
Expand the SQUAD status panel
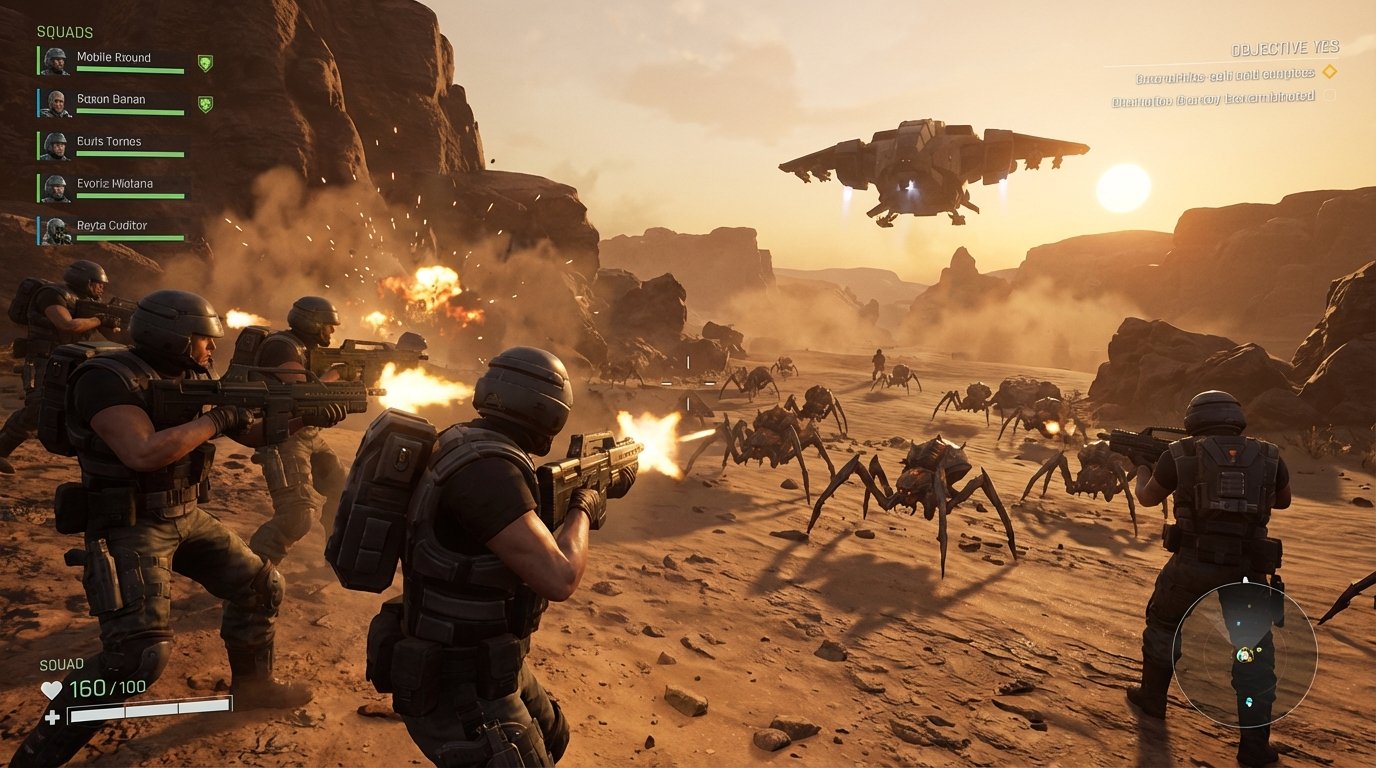click(x=61, y=662)
